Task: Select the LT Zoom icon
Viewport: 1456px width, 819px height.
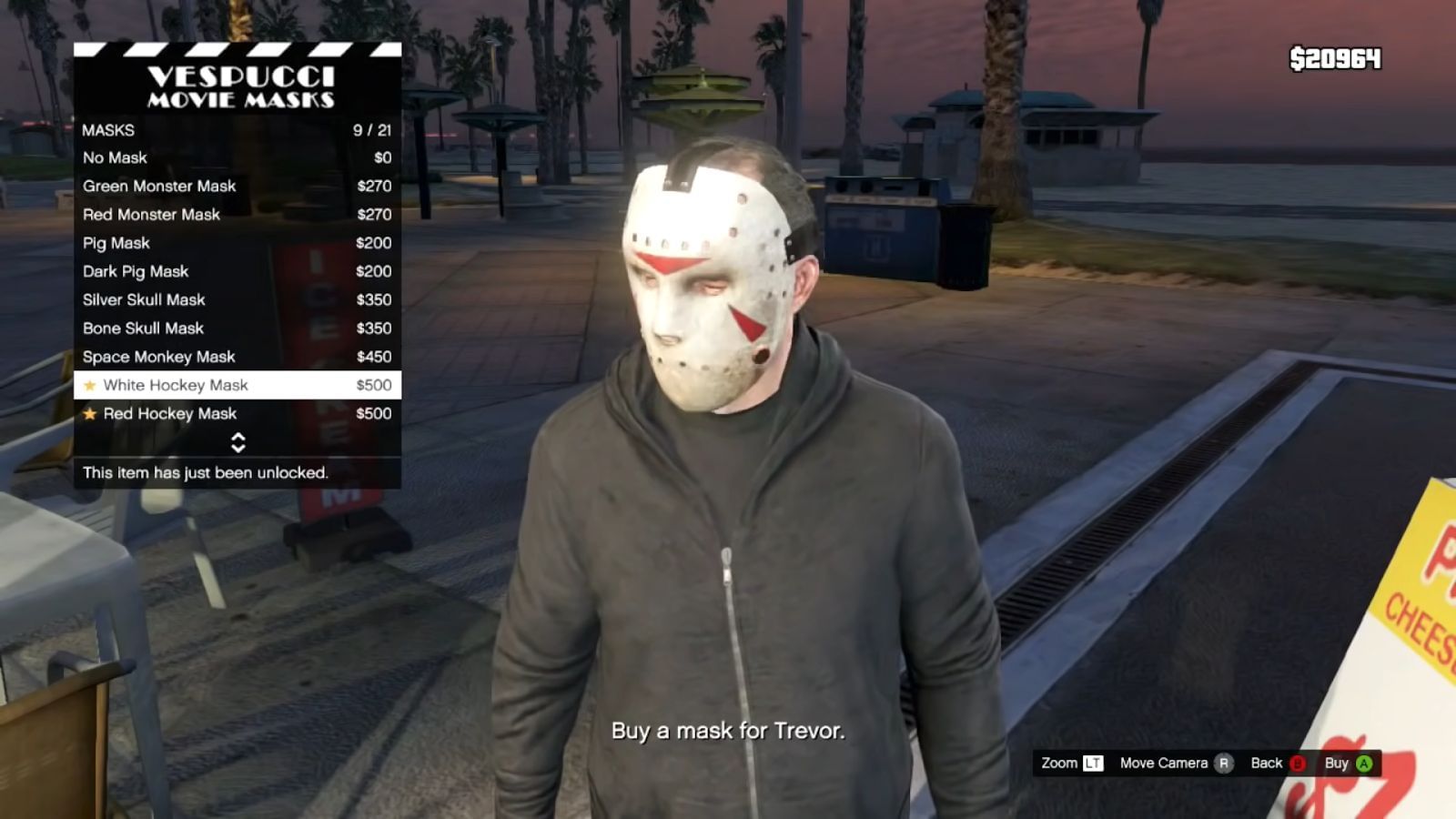Action: pos(1091,763)
